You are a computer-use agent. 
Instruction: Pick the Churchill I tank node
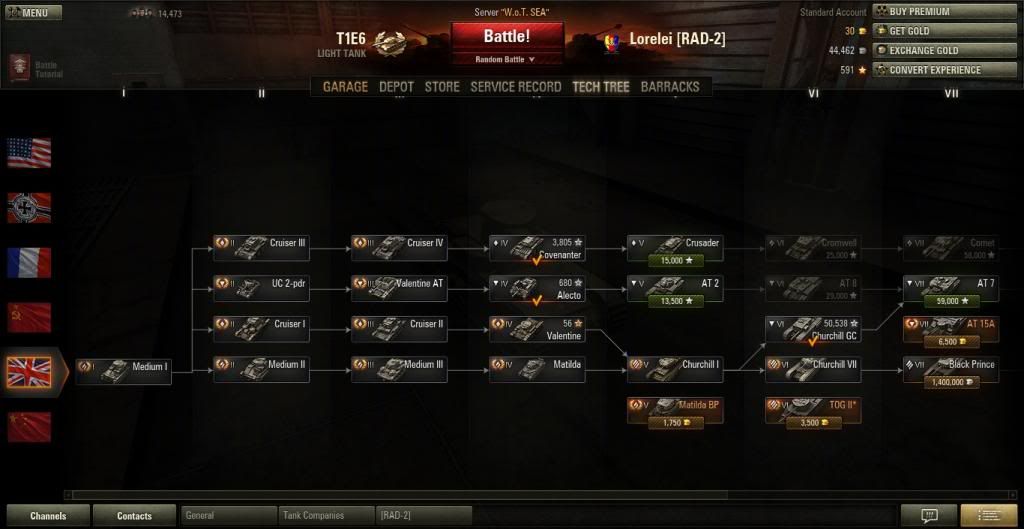(674, 366)
